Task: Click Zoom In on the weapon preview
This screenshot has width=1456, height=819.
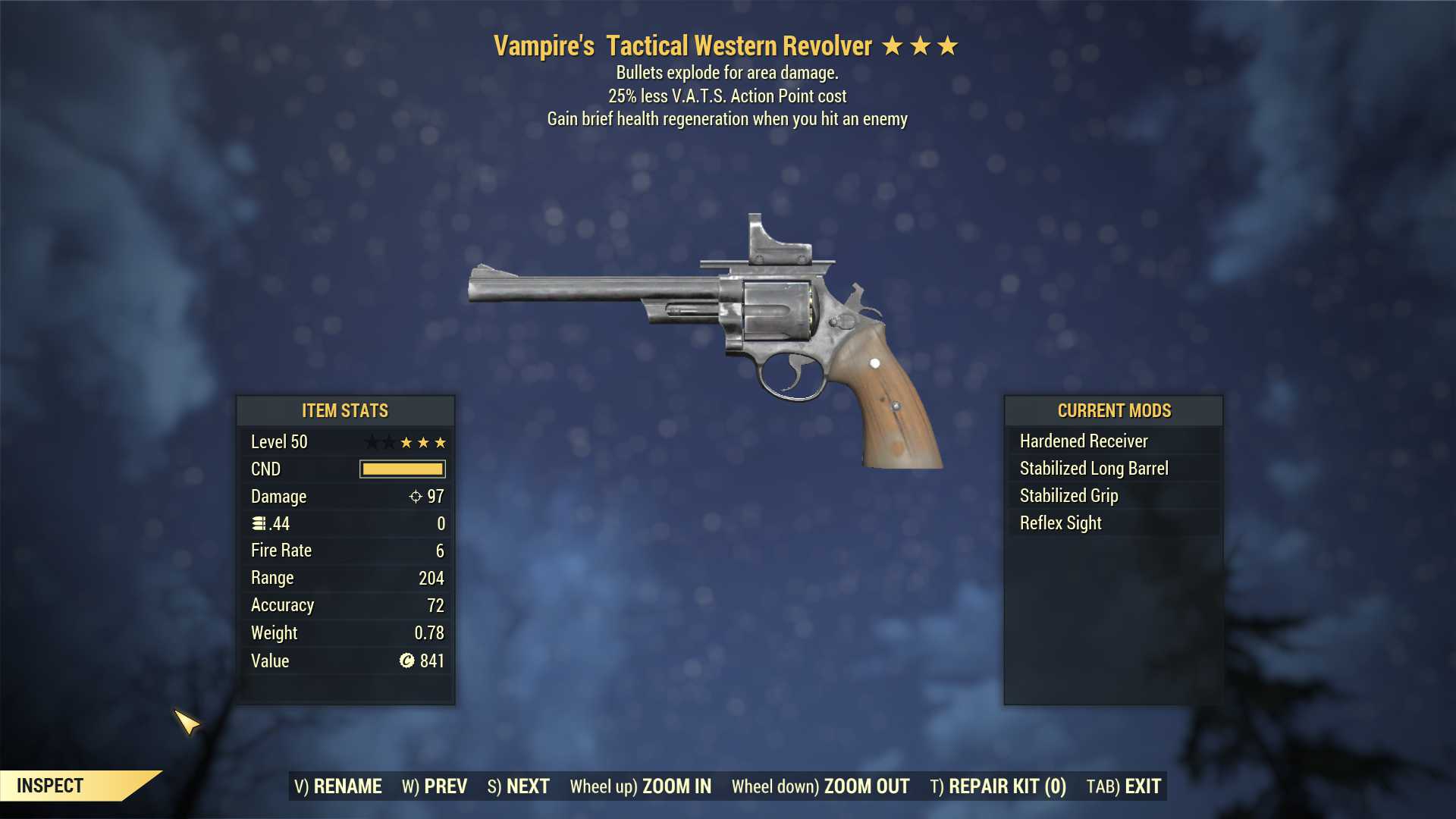Action: point(641,786)
